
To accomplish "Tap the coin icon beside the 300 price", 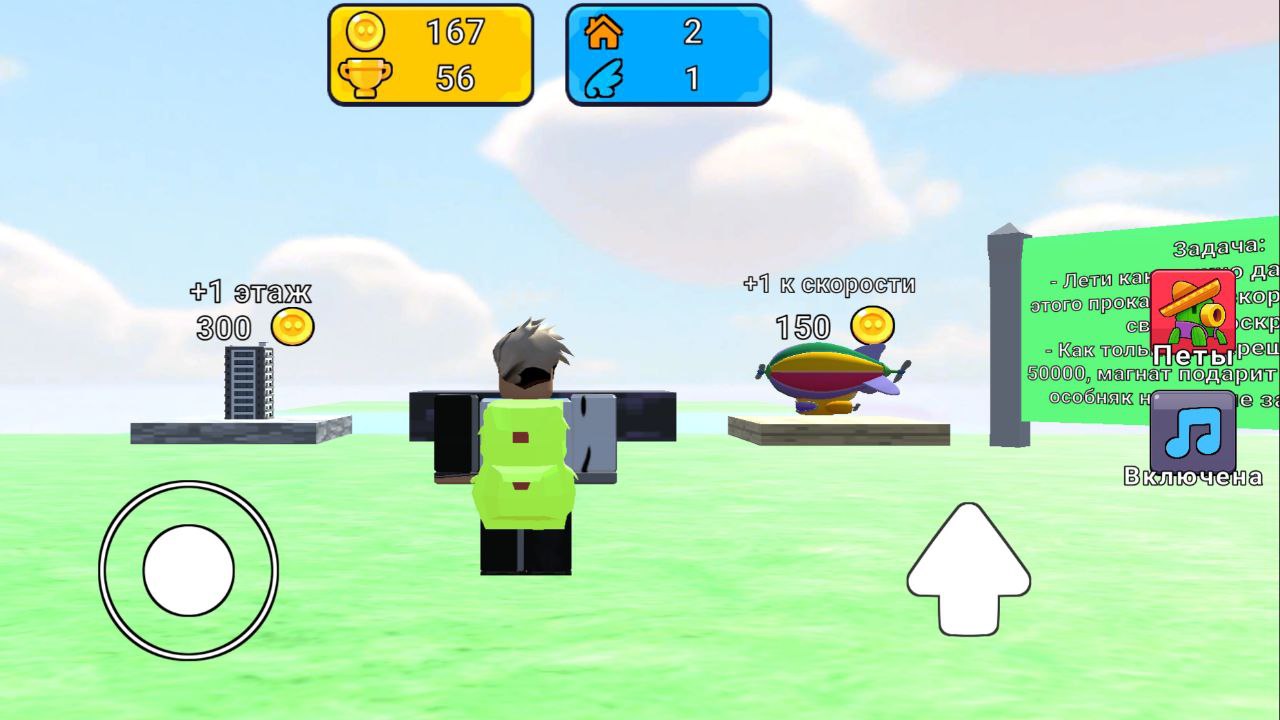I will tap(291, 327).
